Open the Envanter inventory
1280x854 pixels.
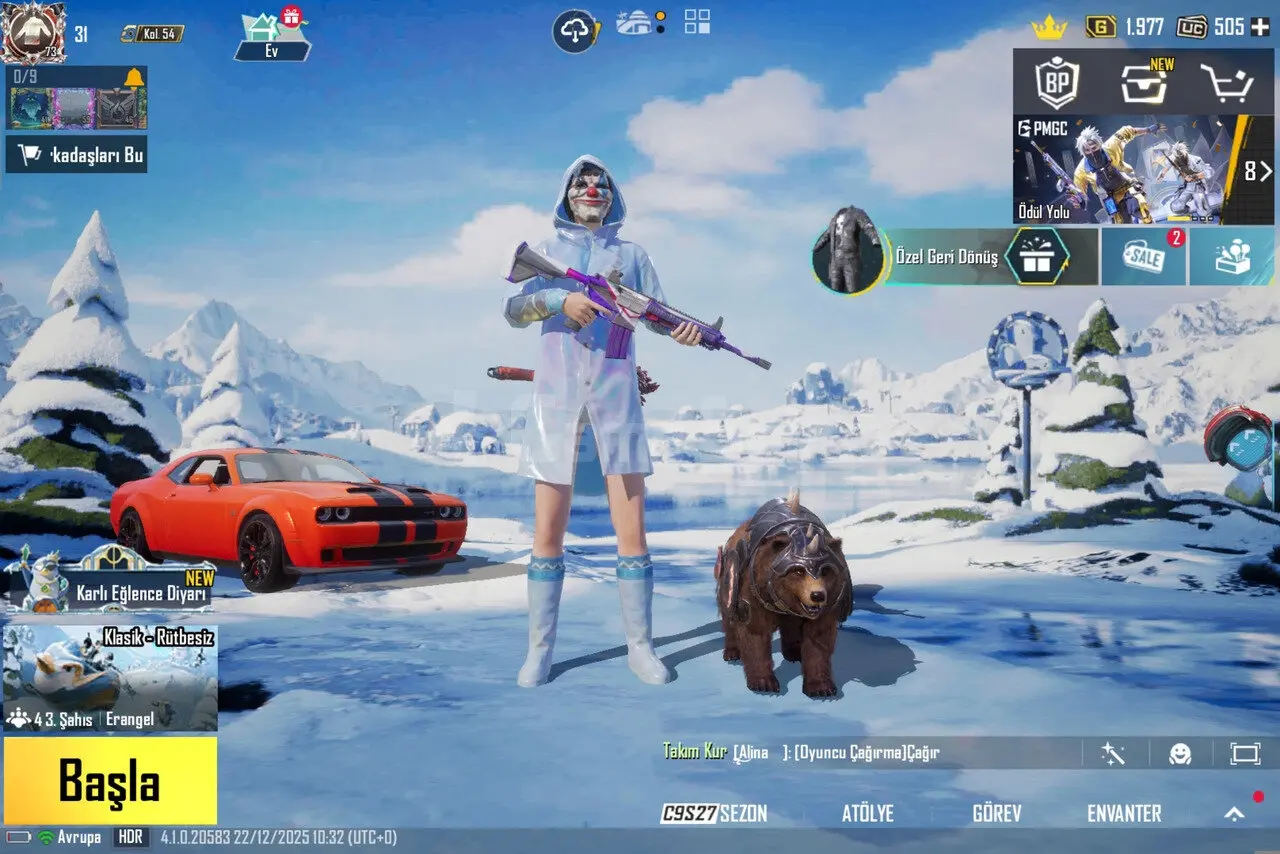(1124, 813)
